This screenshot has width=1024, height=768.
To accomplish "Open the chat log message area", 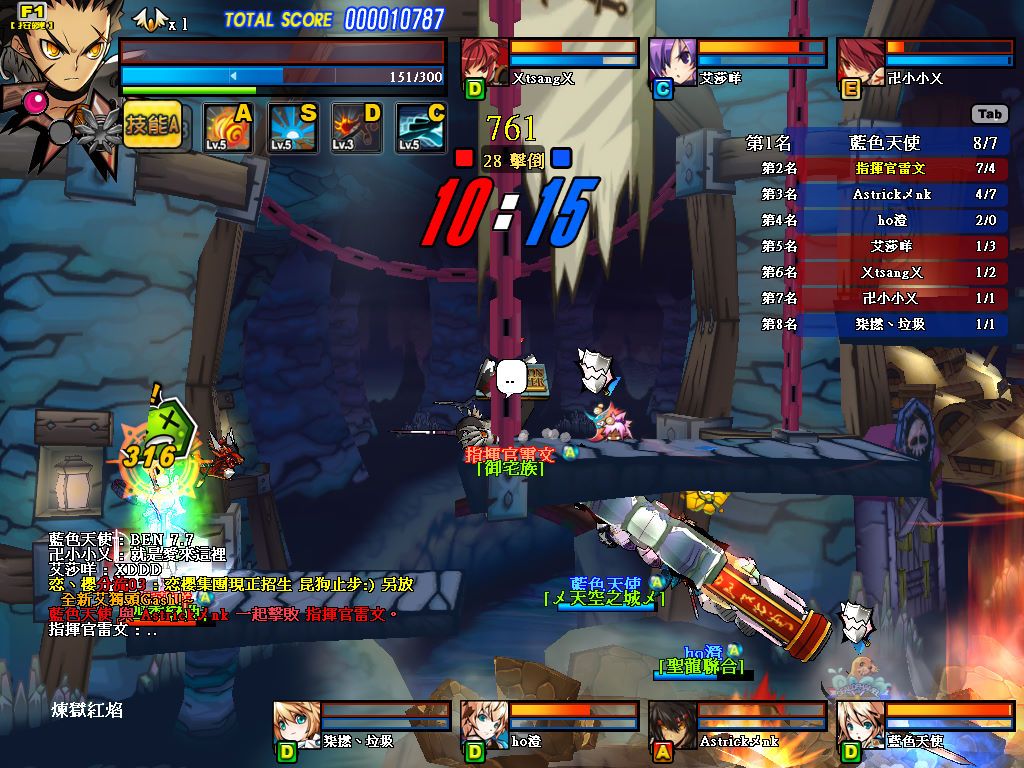I will click(220, 585).
